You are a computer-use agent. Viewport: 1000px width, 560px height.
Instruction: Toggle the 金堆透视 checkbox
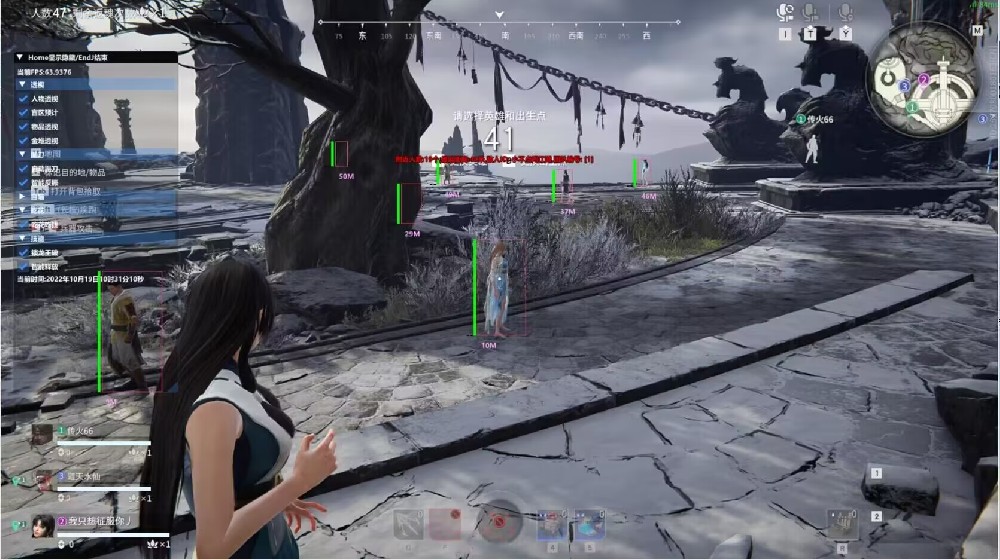23,141
